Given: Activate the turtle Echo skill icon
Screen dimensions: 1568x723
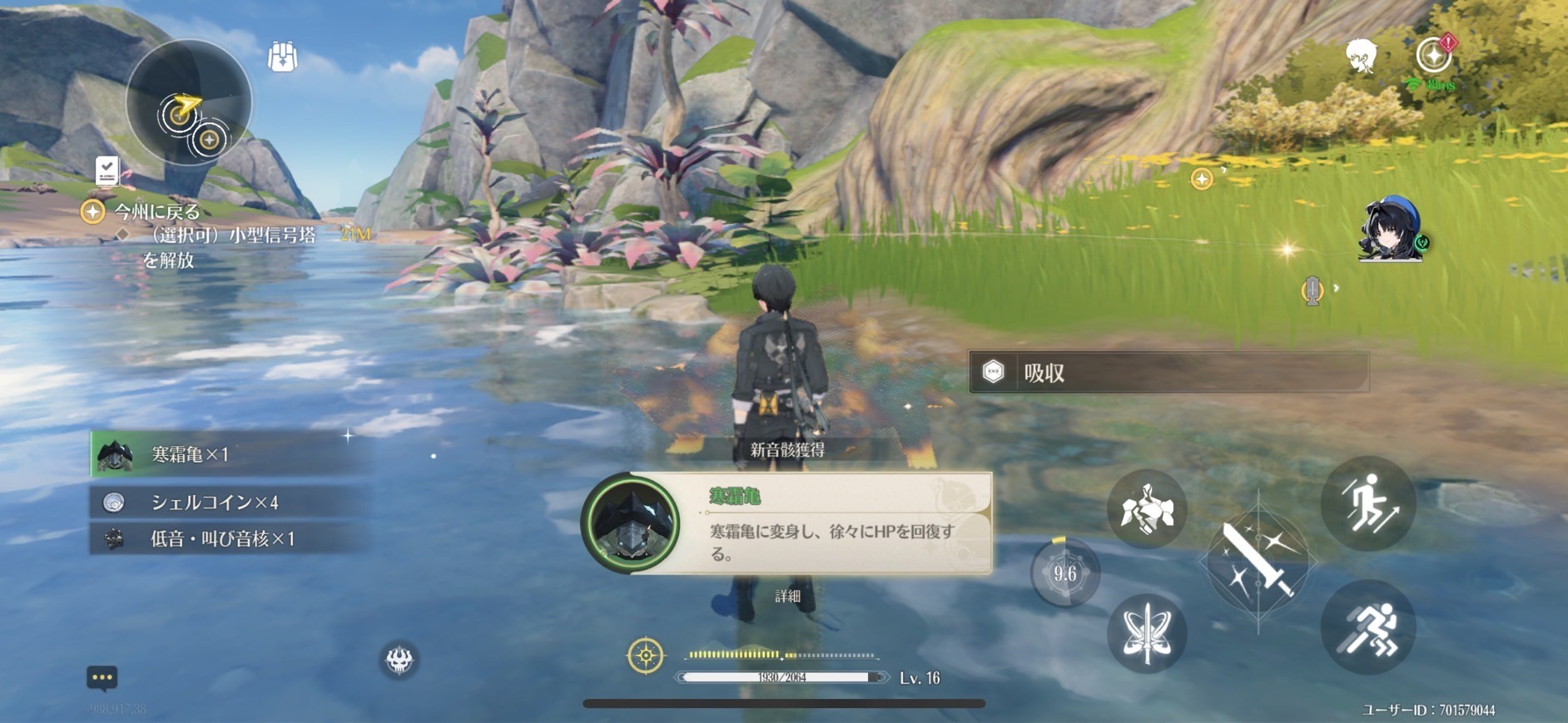Looking at the screenshot, I should (1147, 509).
